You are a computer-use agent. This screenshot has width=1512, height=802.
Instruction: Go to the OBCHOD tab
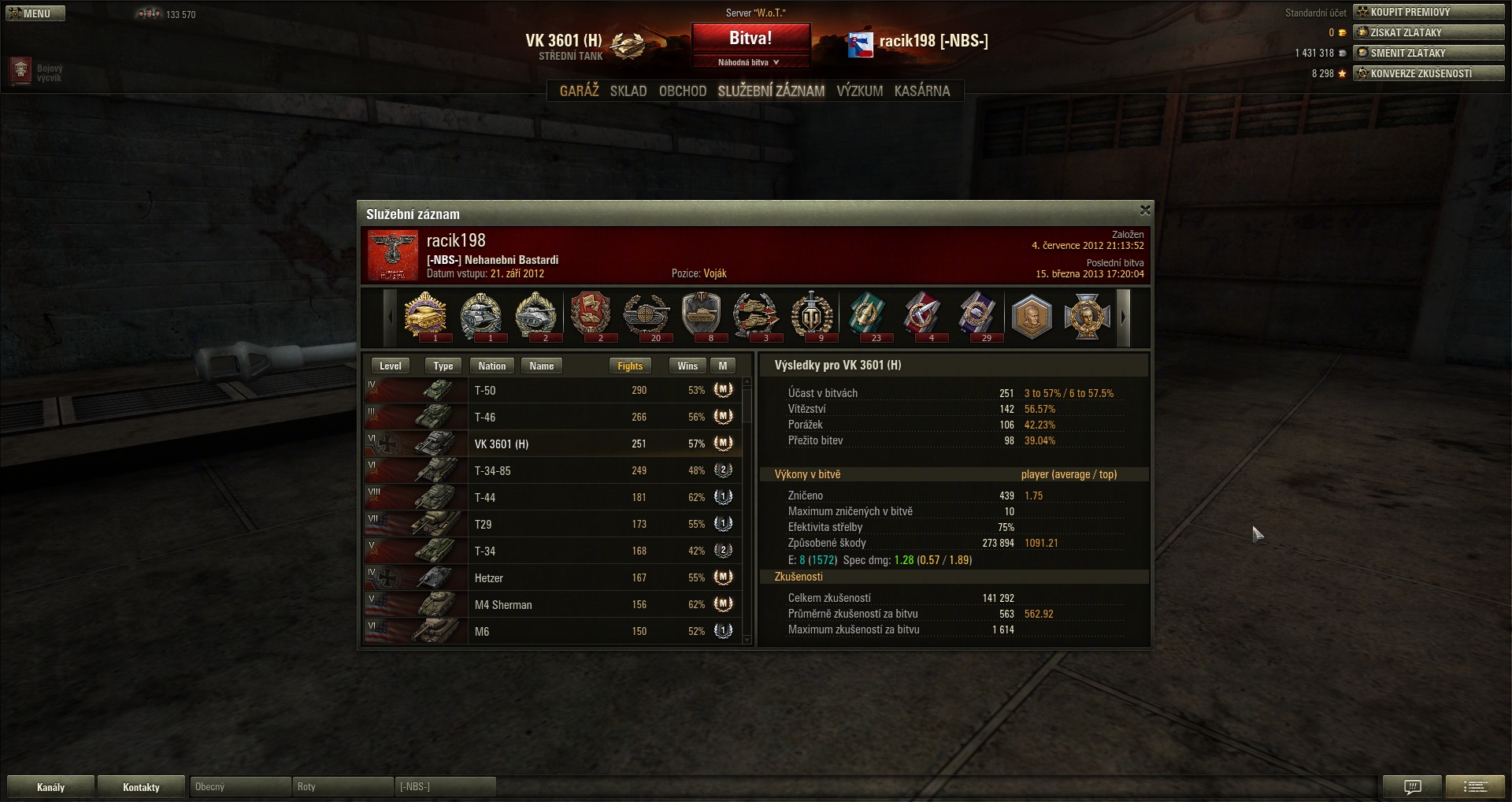[682, 91]
